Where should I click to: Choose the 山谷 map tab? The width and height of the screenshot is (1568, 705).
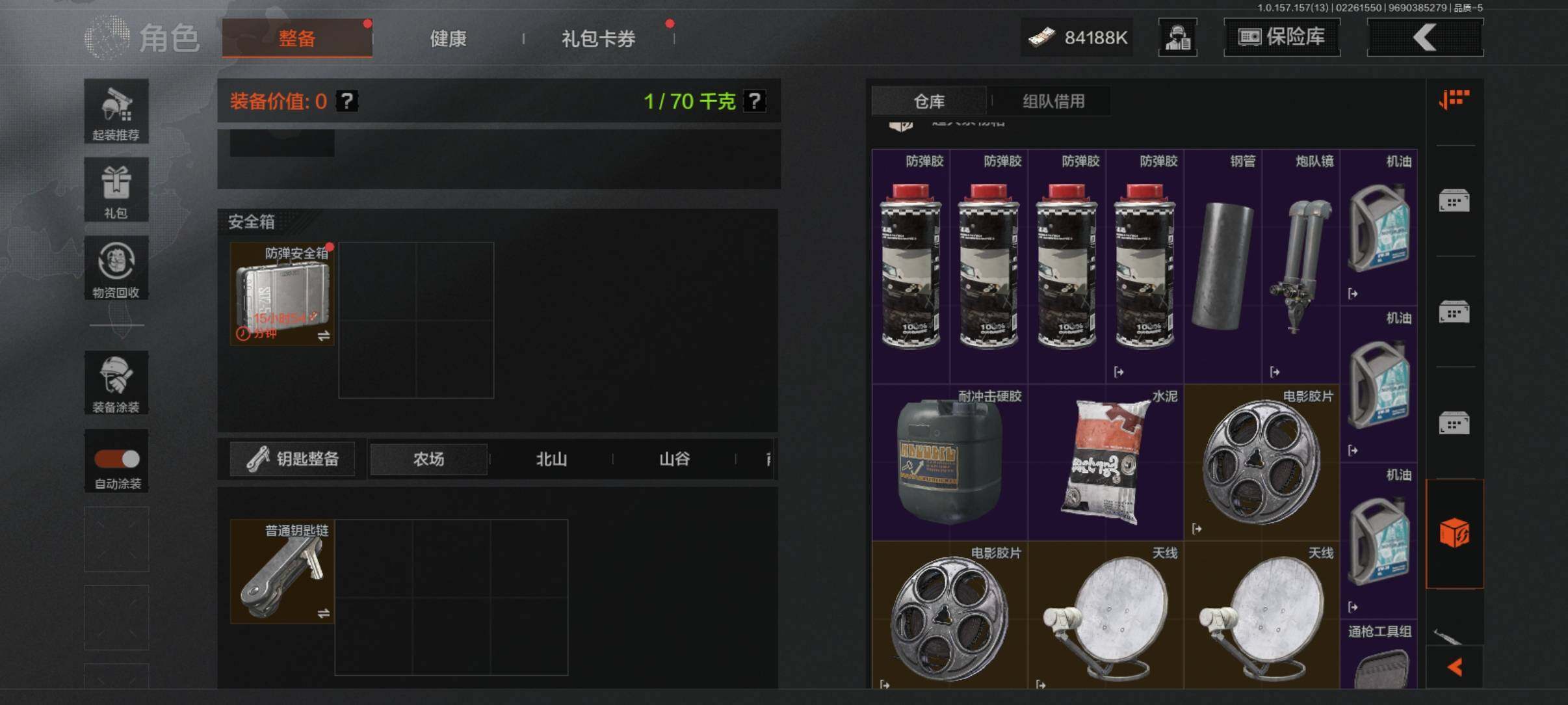coord(674,459)
